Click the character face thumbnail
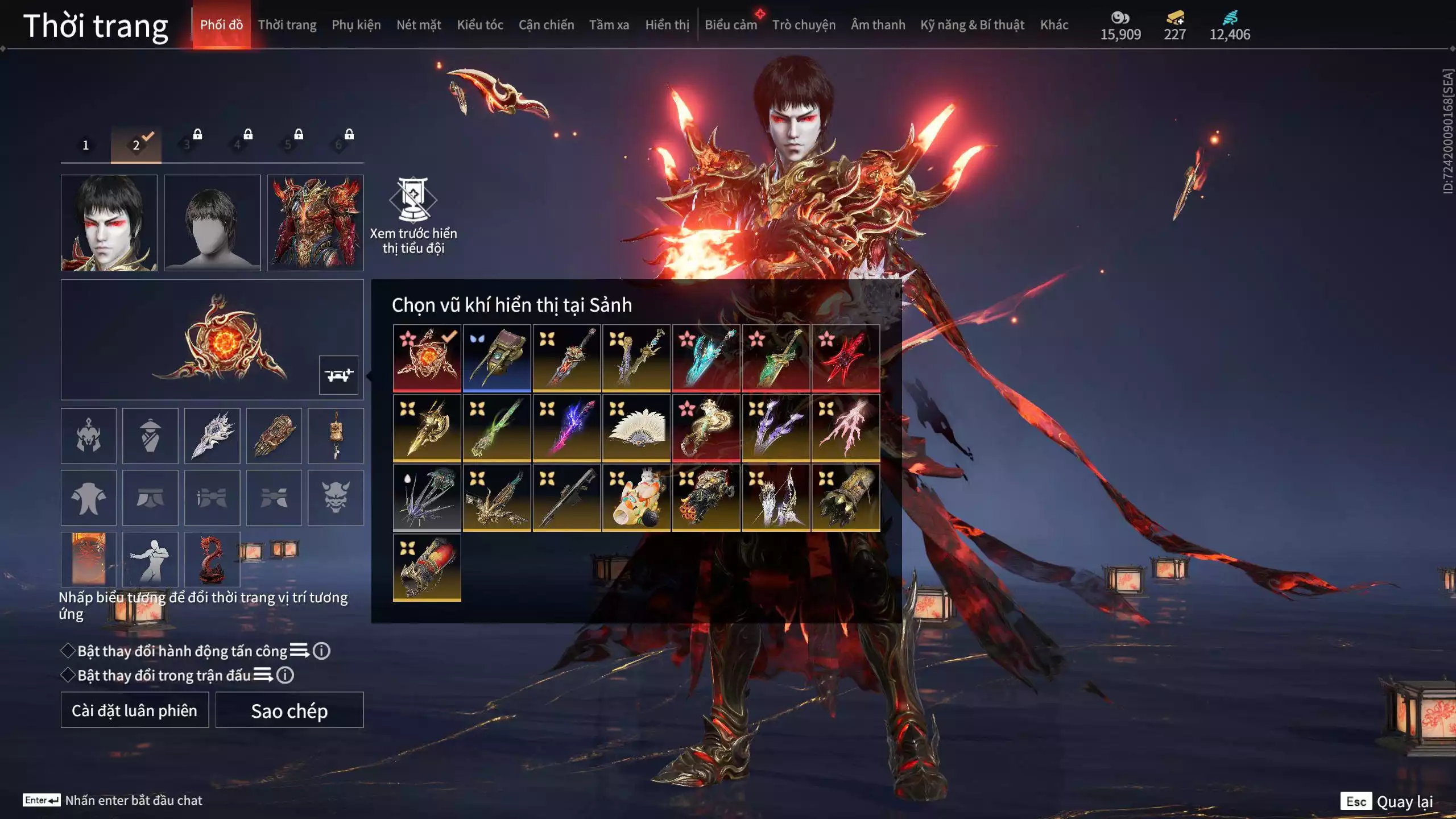The height and width of the screenshot is (819, 1456). click(109, 223)
